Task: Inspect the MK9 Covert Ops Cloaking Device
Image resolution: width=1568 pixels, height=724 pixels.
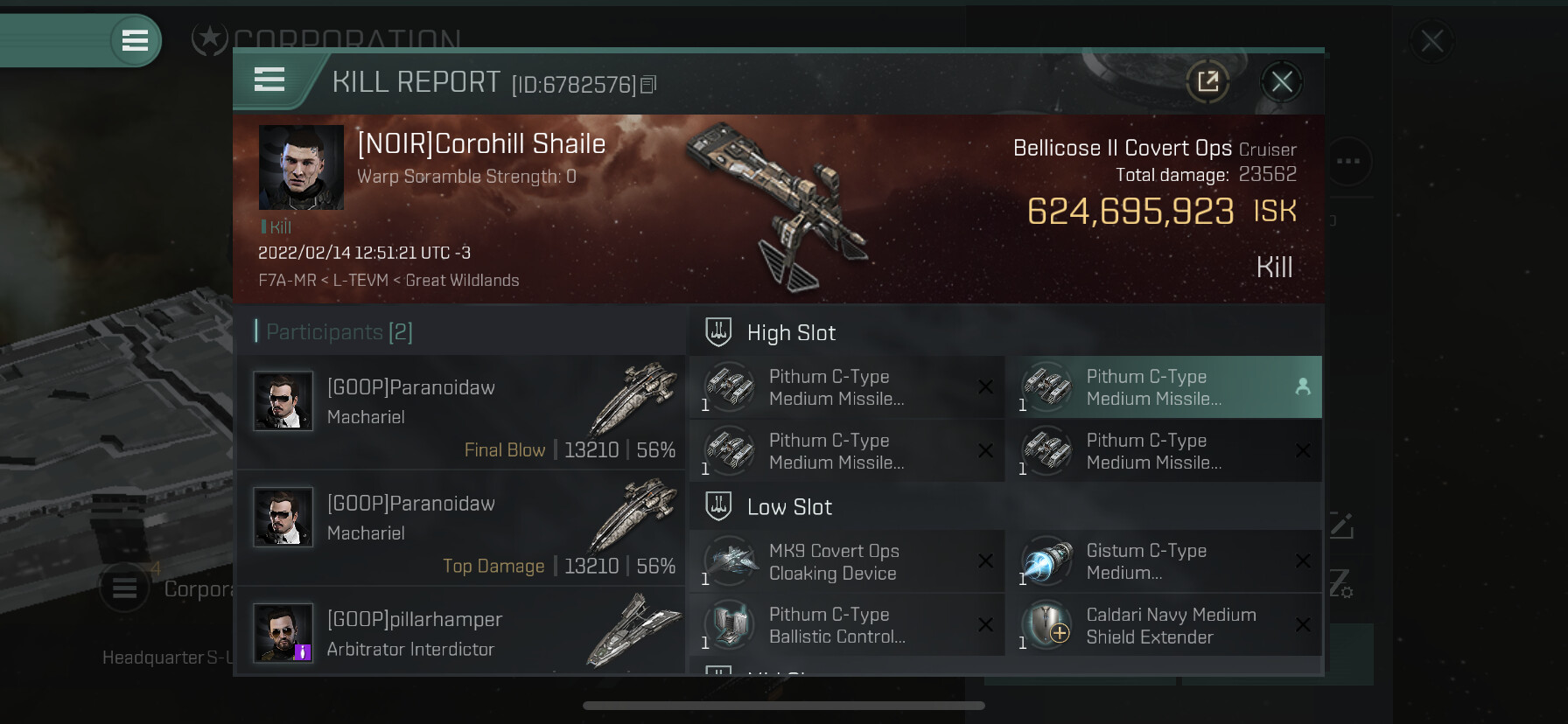Action: 847,561
